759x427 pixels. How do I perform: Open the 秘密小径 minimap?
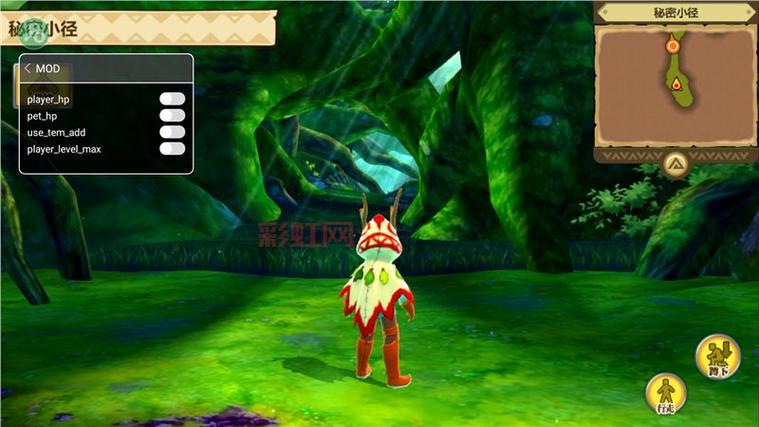pyautogui.click(x=675, y=84)
